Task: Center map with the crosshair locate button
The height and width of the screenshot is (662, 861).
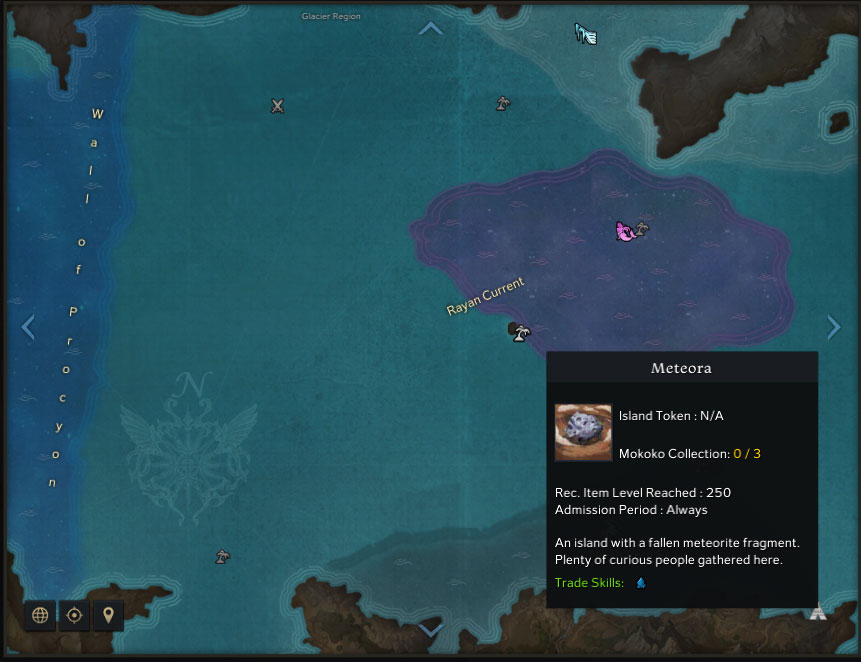Action: coord(74,615)
